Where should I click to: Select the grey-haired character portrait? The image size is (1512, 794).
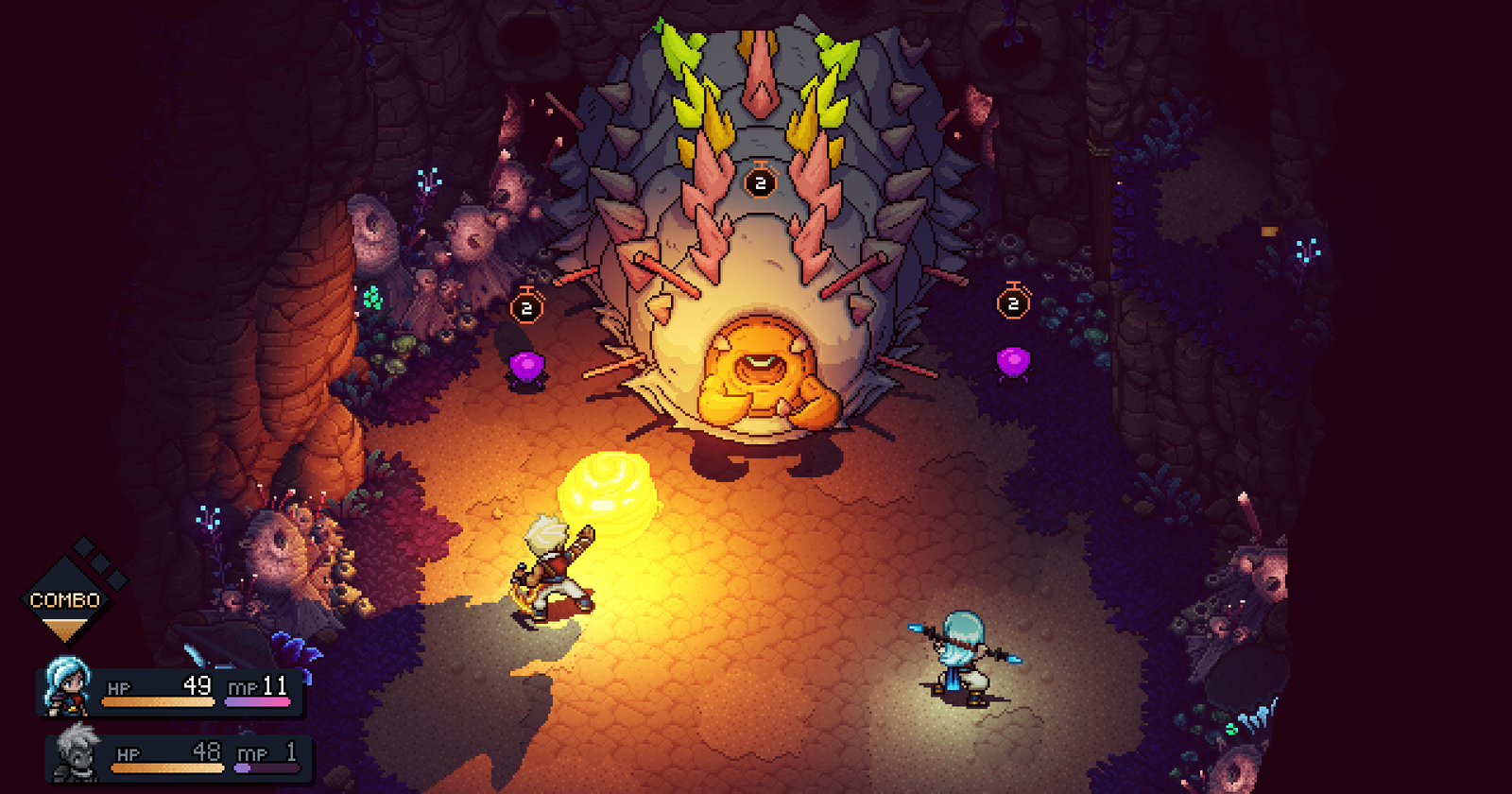click(x=77, y=752)
